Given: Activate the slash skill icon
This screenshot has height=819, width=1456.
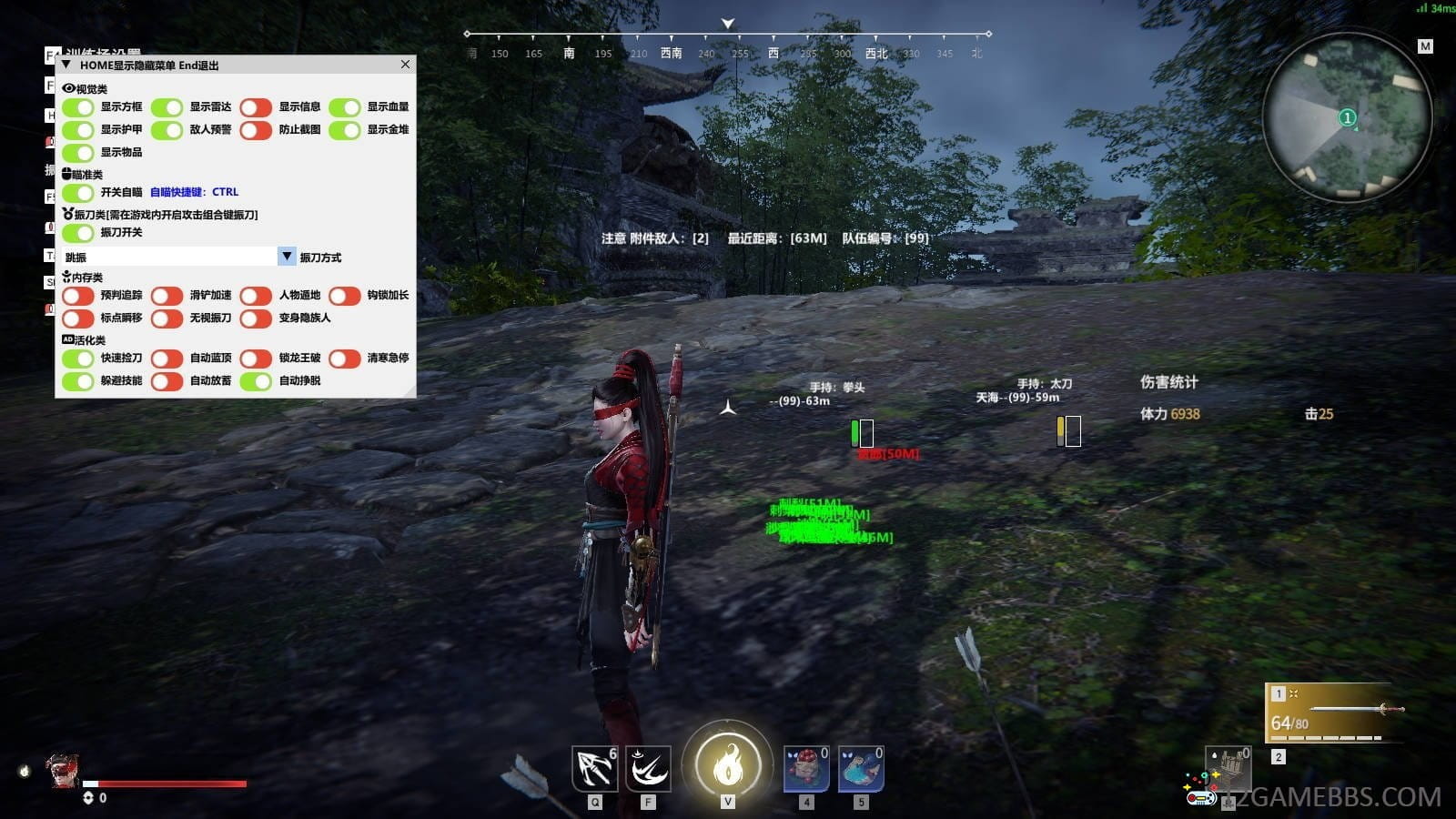Looking at the screenshot, I should click(648, 769).
